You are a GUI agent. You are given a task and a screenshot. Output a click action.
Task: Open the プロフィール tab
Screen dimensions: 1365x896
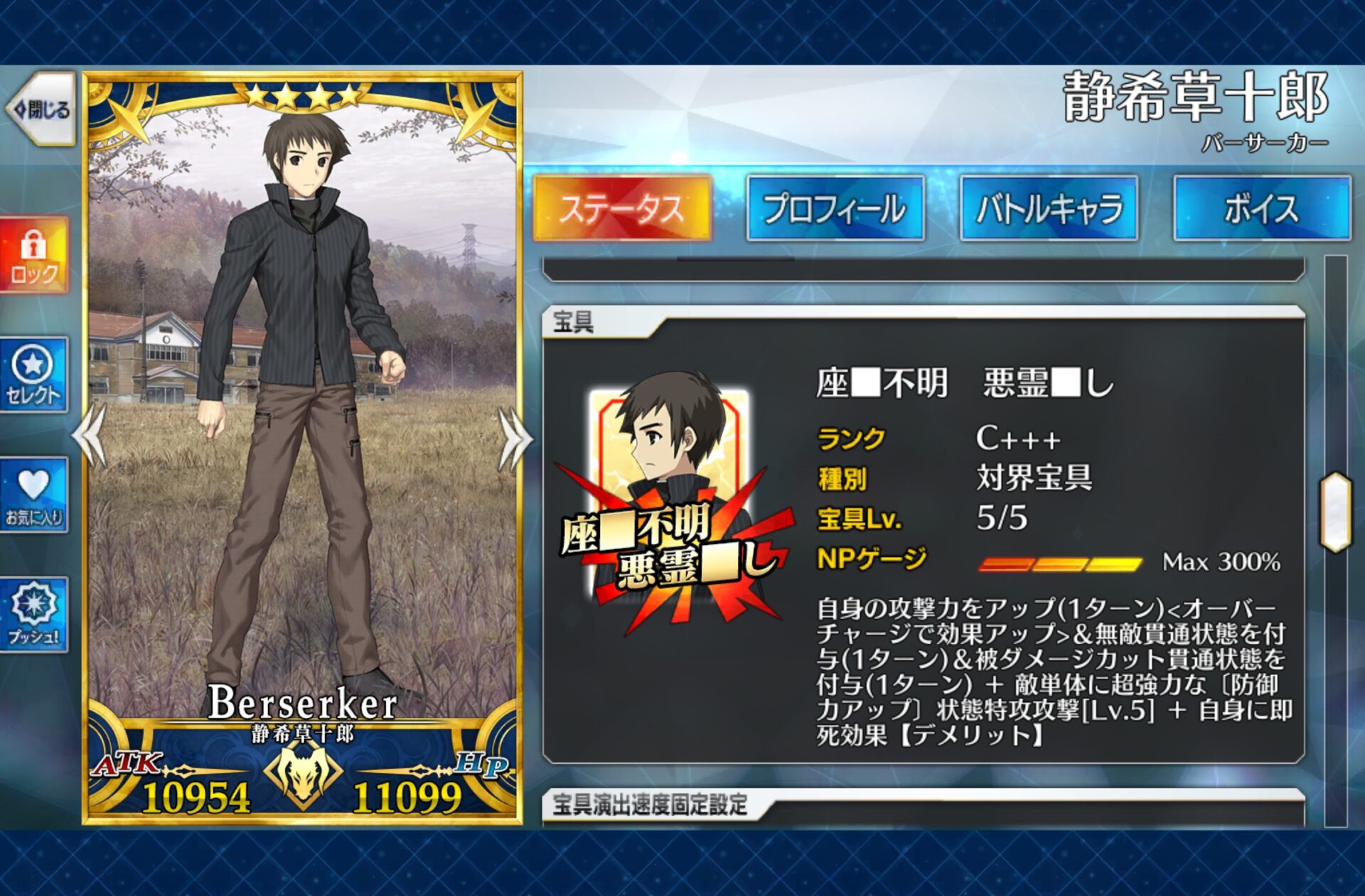tap(835, 209)
